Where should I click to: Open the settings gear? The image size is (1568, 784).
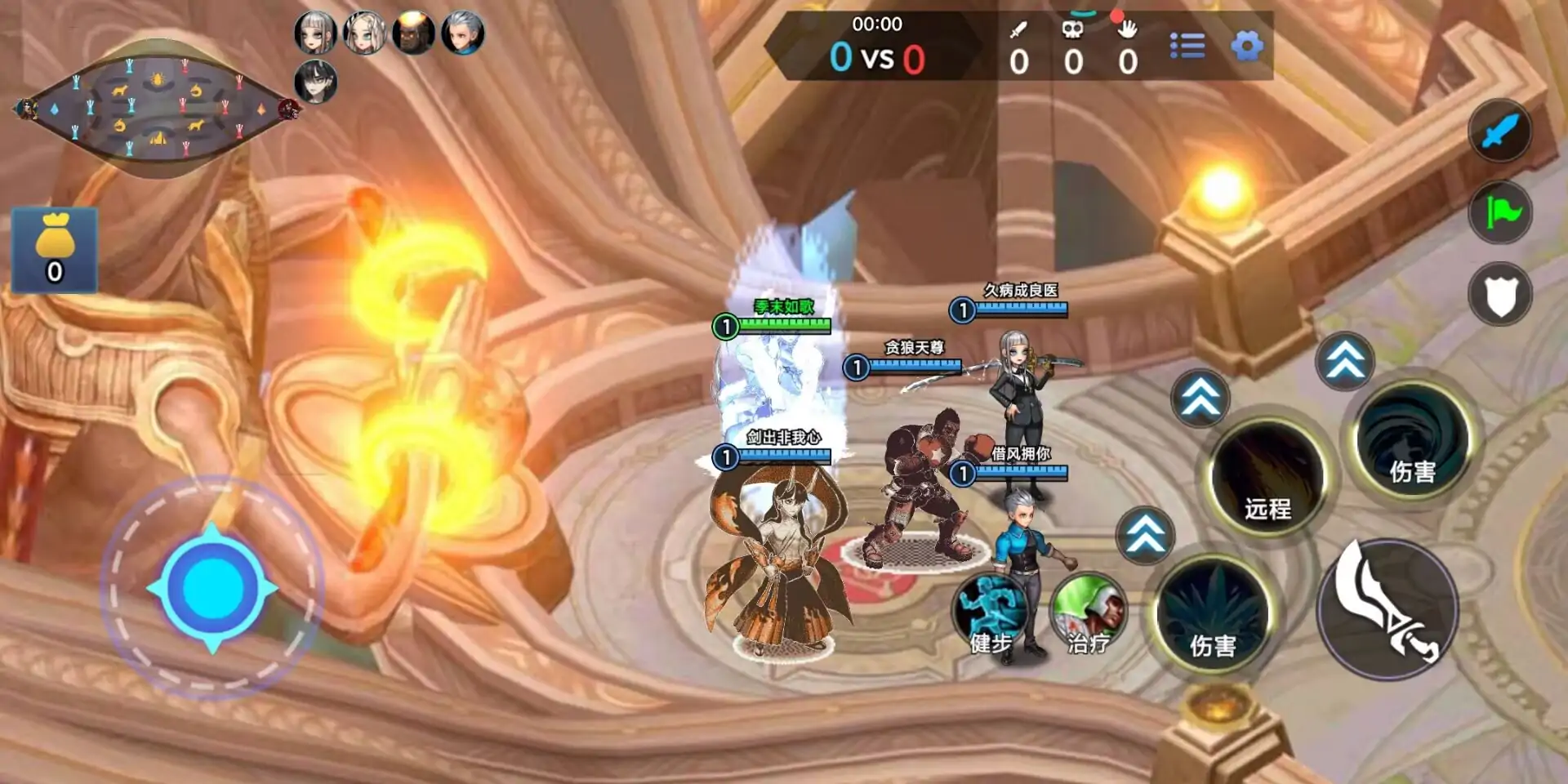[1246, 46]
